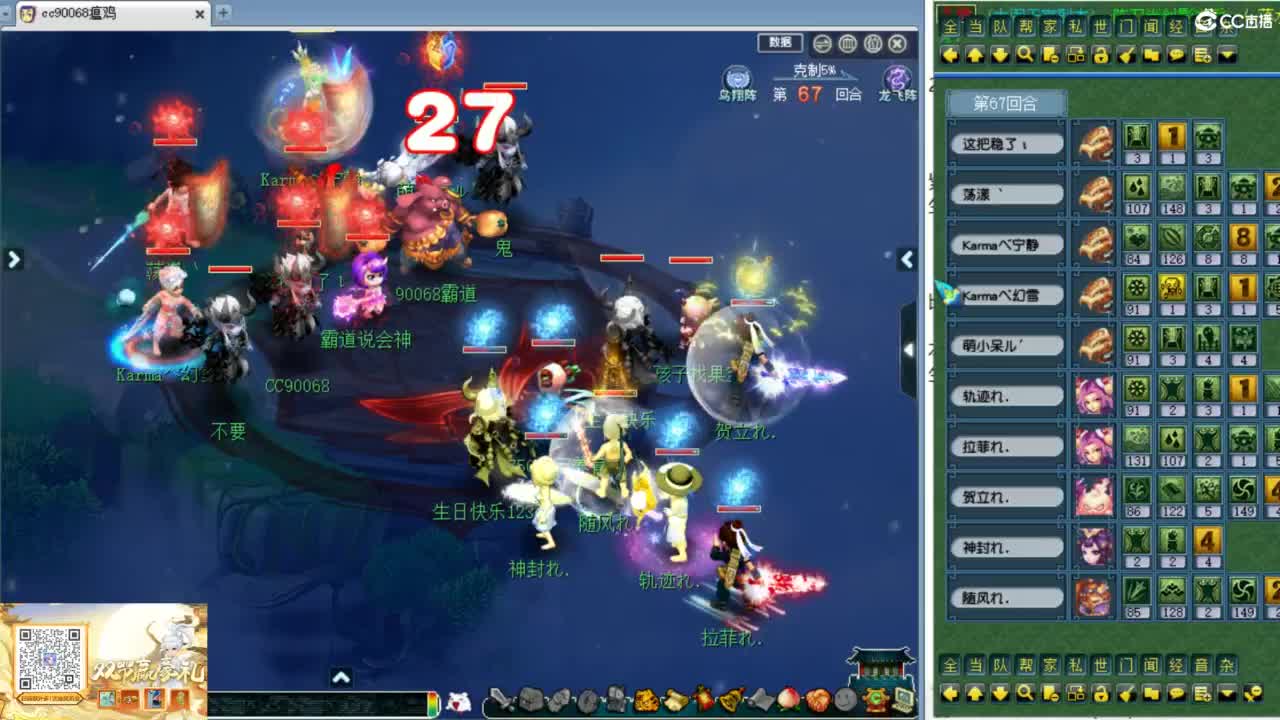Click the chat lock toggle in bottom chat bar

point(1101,693)
